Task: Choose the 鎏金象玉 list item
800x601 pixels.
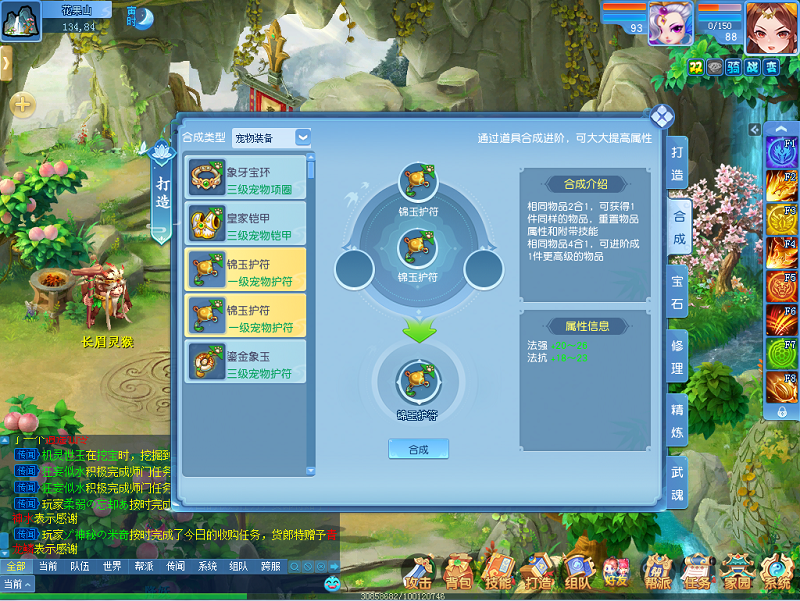Action: tap(245, 364)
